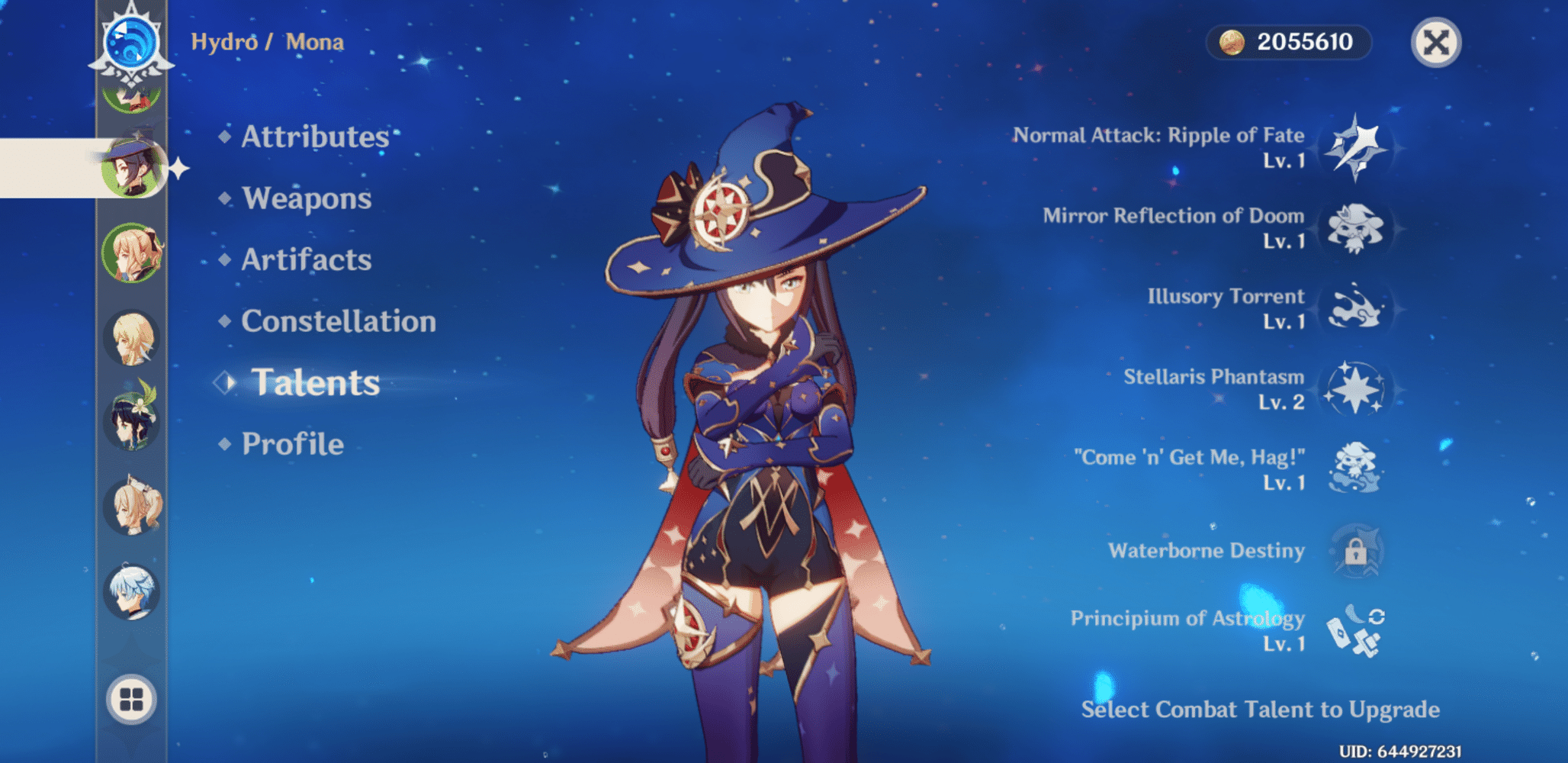Select the Weapons section
Viewport: 1568px width, 763px height.
click(305, 199)
